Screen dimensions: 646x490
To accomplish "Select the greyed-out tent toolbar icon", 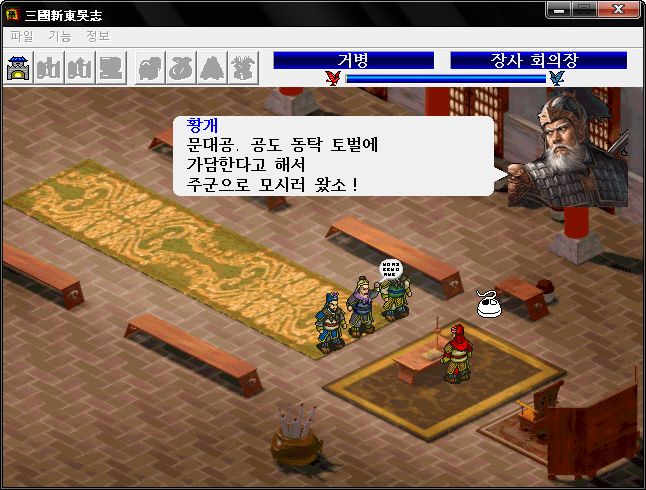I will click(x=212, y=68).
